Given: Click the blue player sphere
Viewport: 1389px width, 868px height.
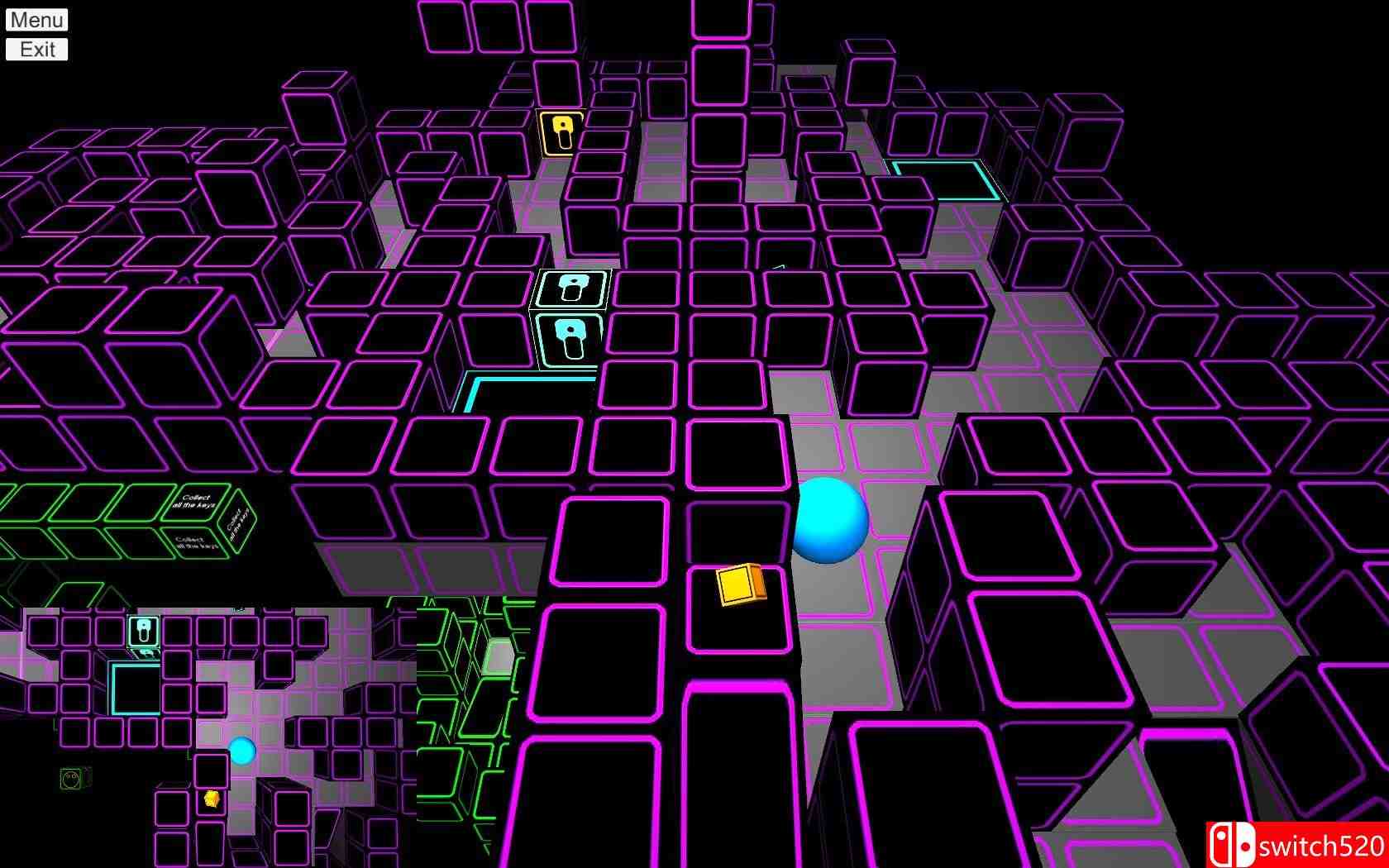Looking at the screenshot, I should [829, 522].
